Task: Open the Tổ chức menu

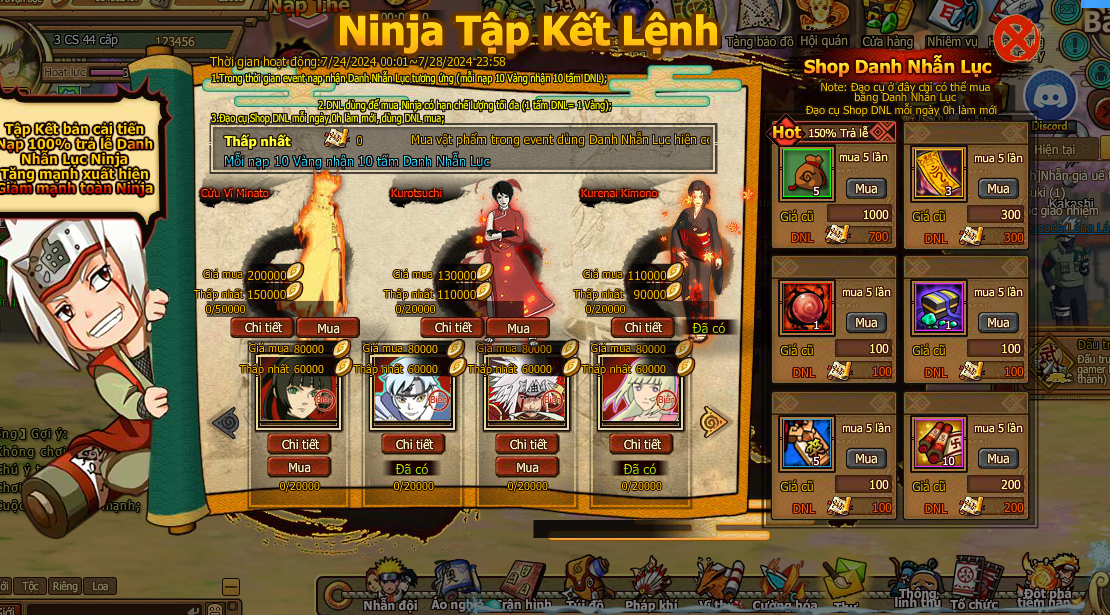Action: (974, 585)
